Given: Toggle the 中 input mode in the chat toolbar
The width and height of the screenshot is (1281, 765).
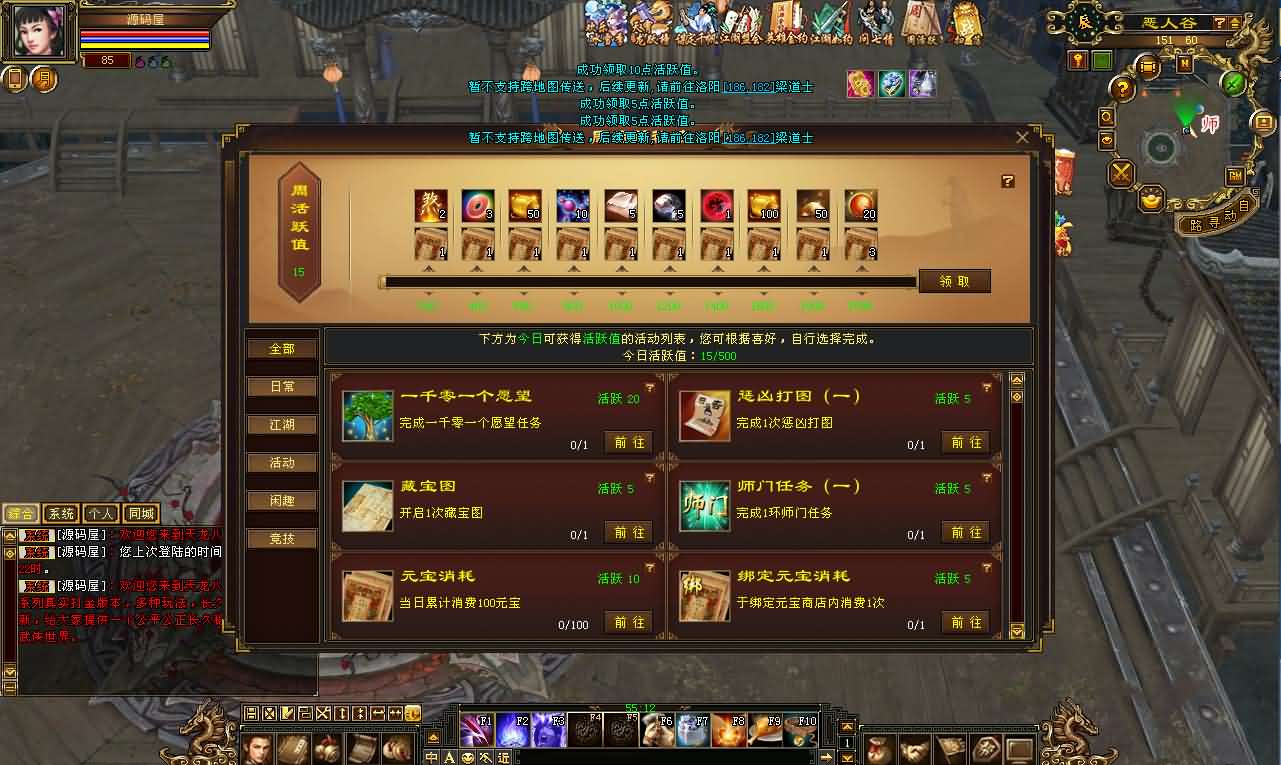Looking at the screenshot, I should tap(430, 757).
